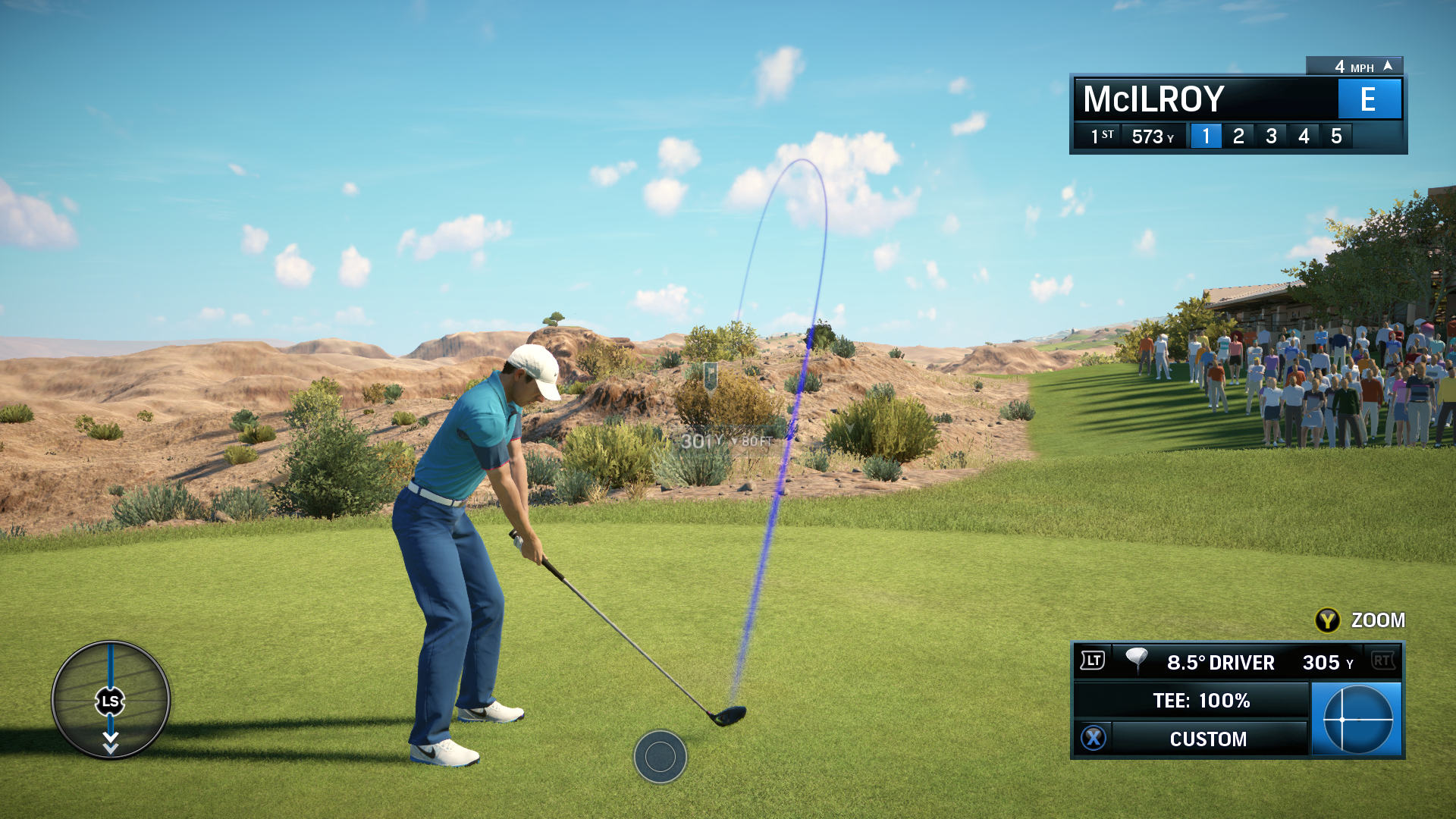Switch to hole 5 tab
Viewport: 1456px width, 819px height.
point(1337,136)
